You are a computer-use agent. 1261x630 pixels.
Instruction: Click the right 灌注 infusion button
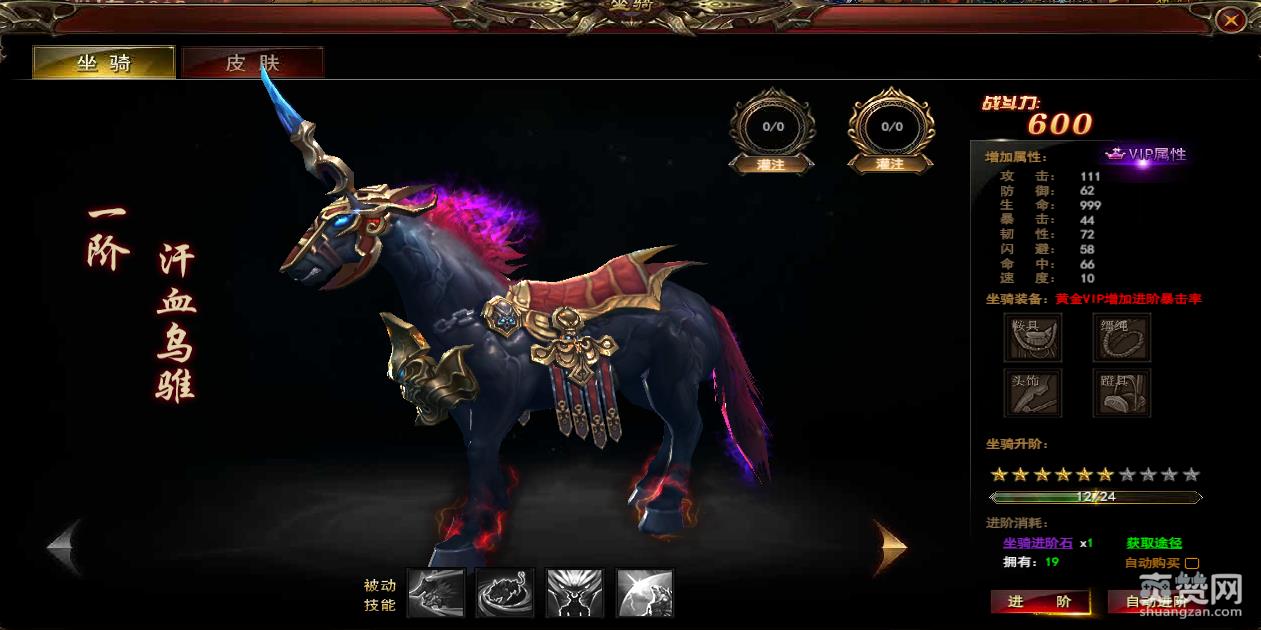890,164
